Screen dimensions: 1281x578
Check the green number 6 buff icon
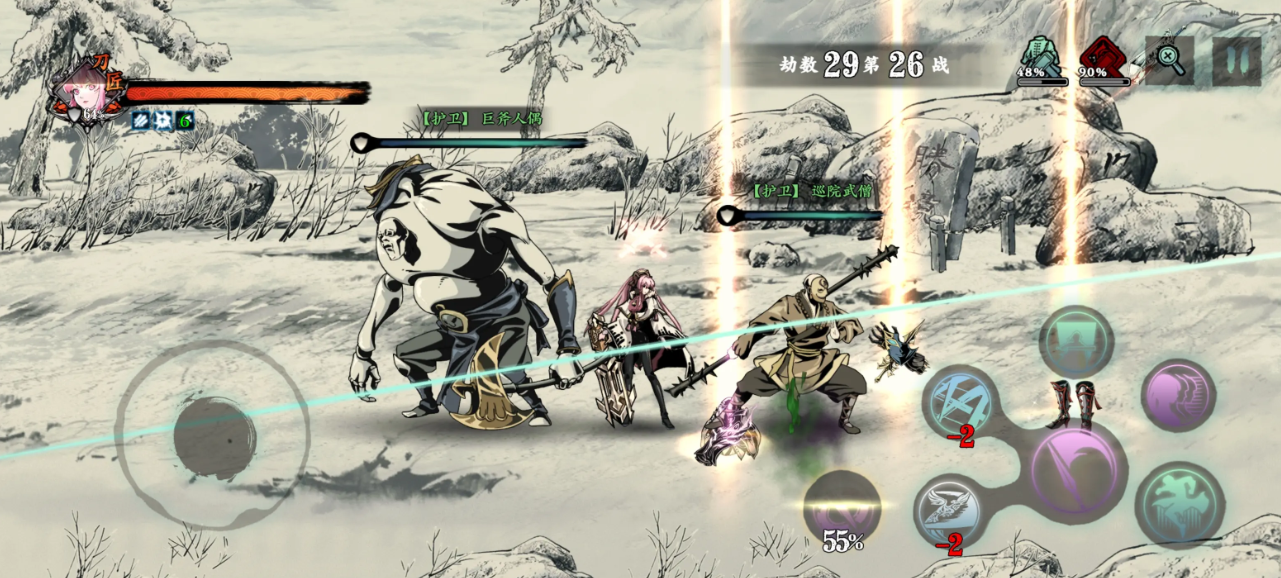[x=185, y=121]
